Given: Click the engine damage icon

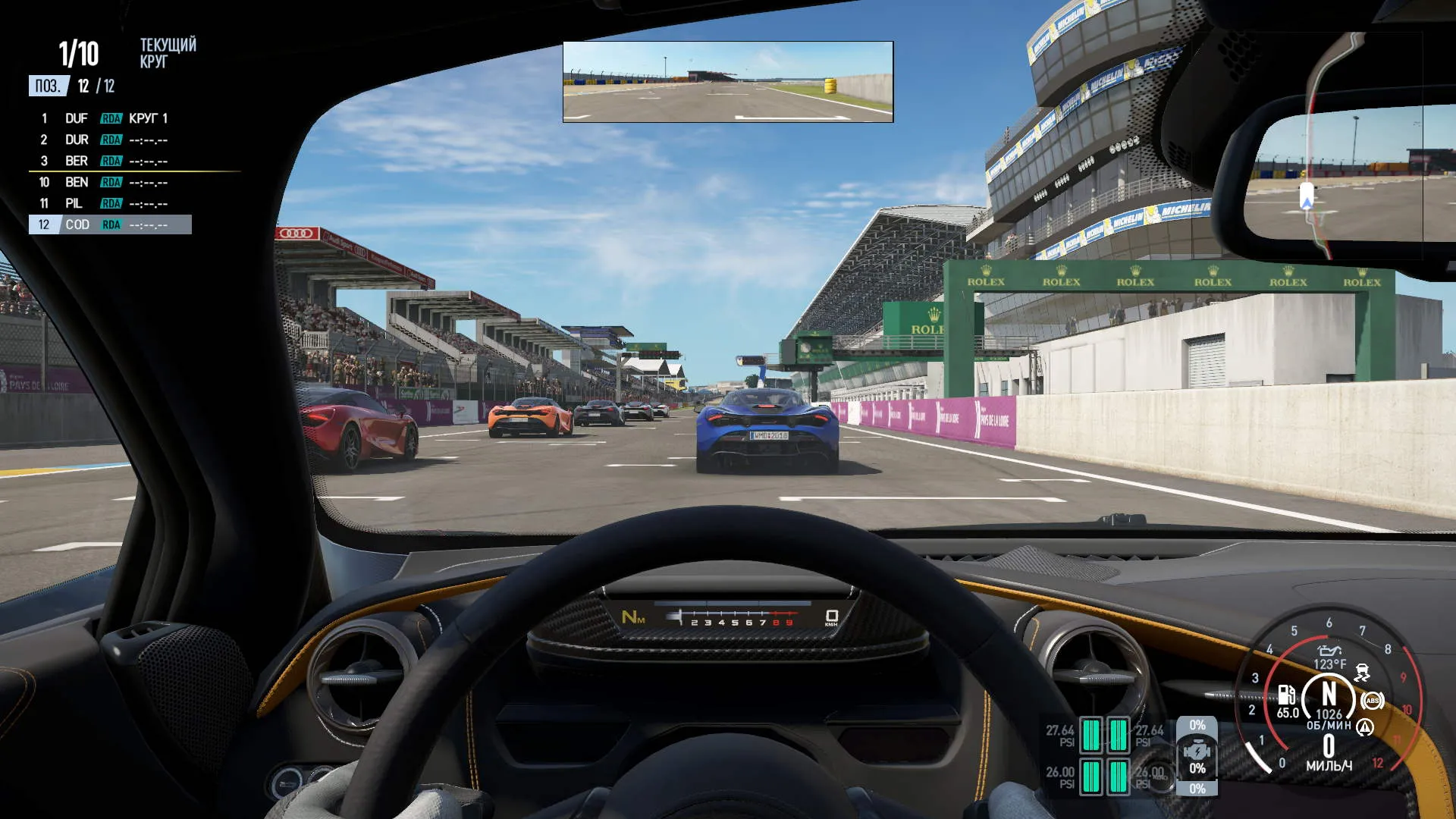Looking at the screenshot, I should tap(1197, 752).
